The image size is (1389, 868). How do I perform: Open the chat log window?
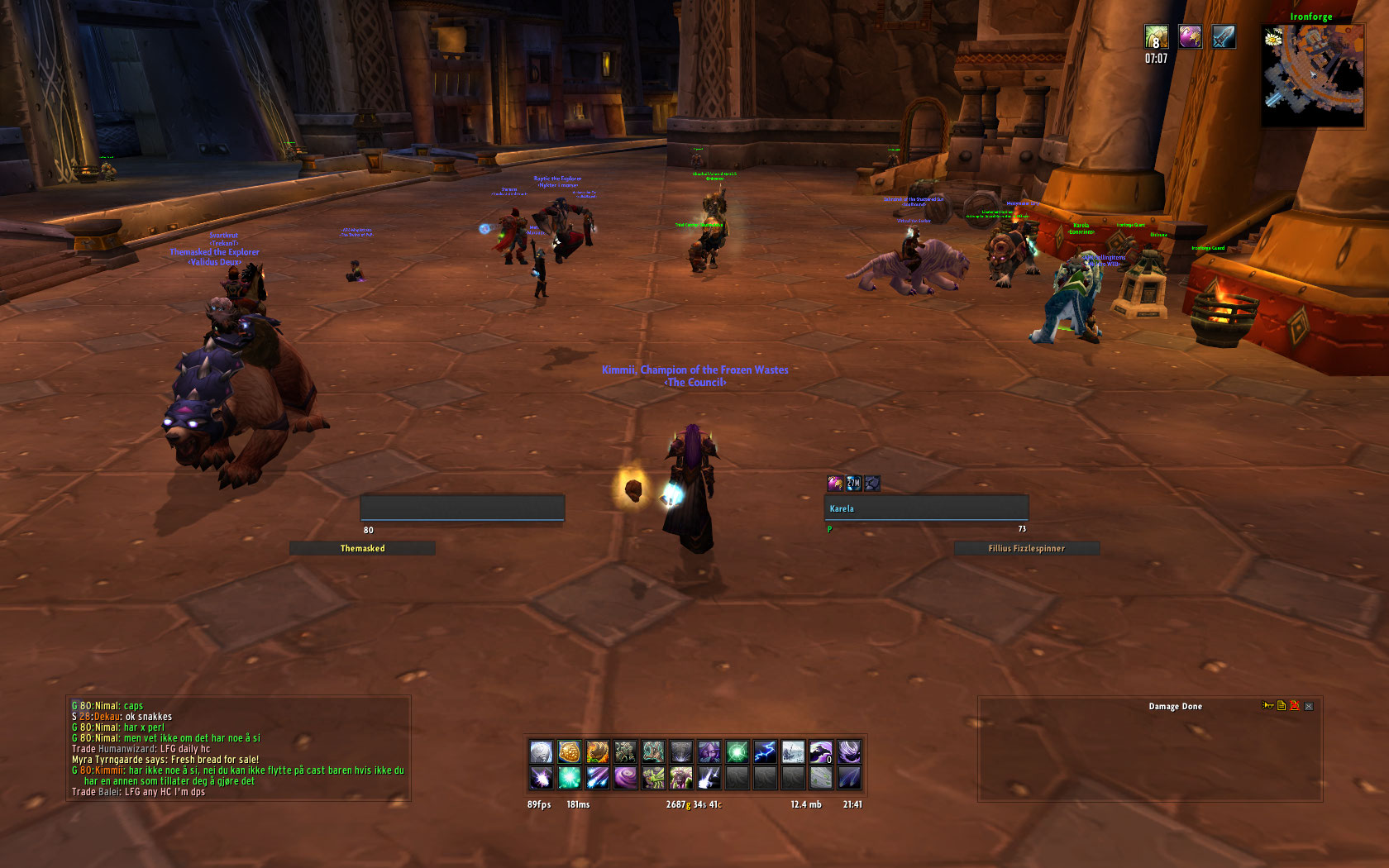pyautogui.click(x=238, y=749)
